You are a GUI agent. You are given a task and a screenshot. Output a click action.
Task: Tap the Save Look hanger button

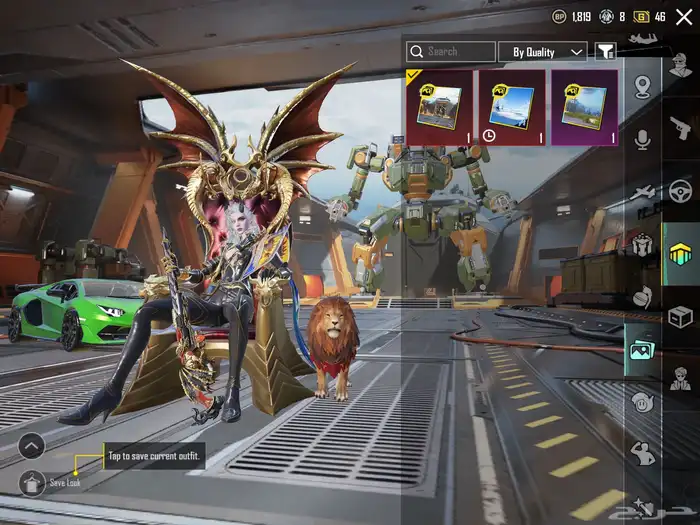coord(33,481)
